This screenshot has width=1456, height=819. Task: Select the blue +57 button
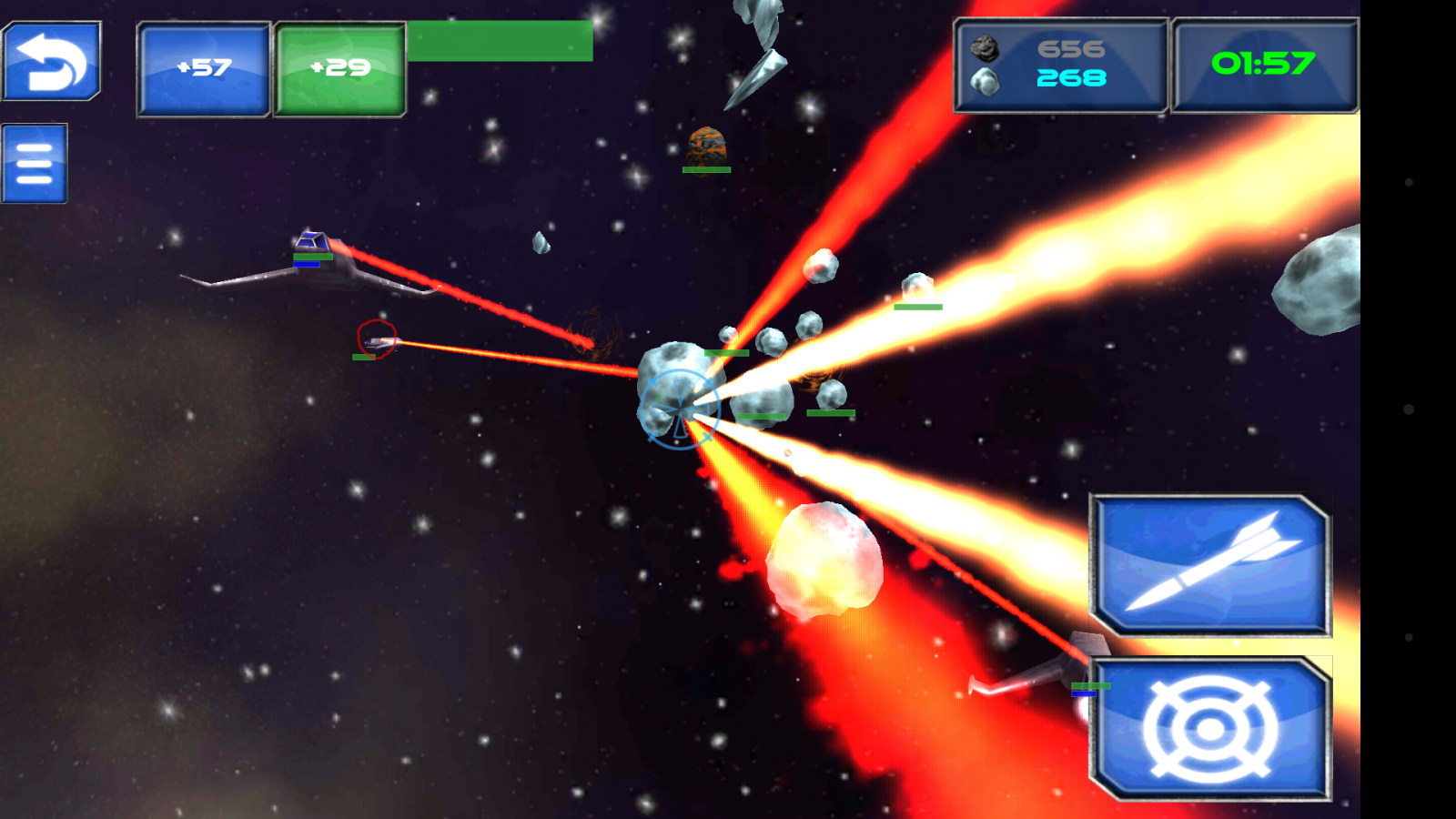pos(204,69)
